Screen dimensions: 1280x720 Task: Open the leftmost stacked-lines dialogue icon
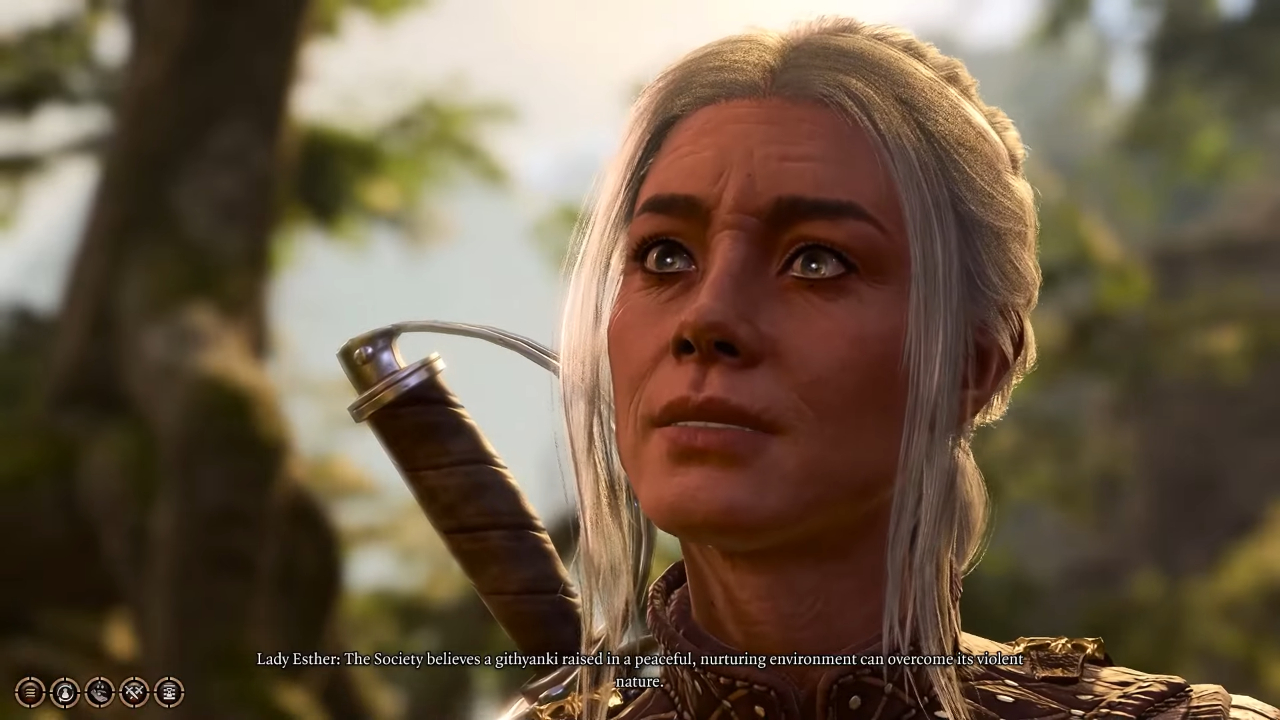tap(30, 691)
